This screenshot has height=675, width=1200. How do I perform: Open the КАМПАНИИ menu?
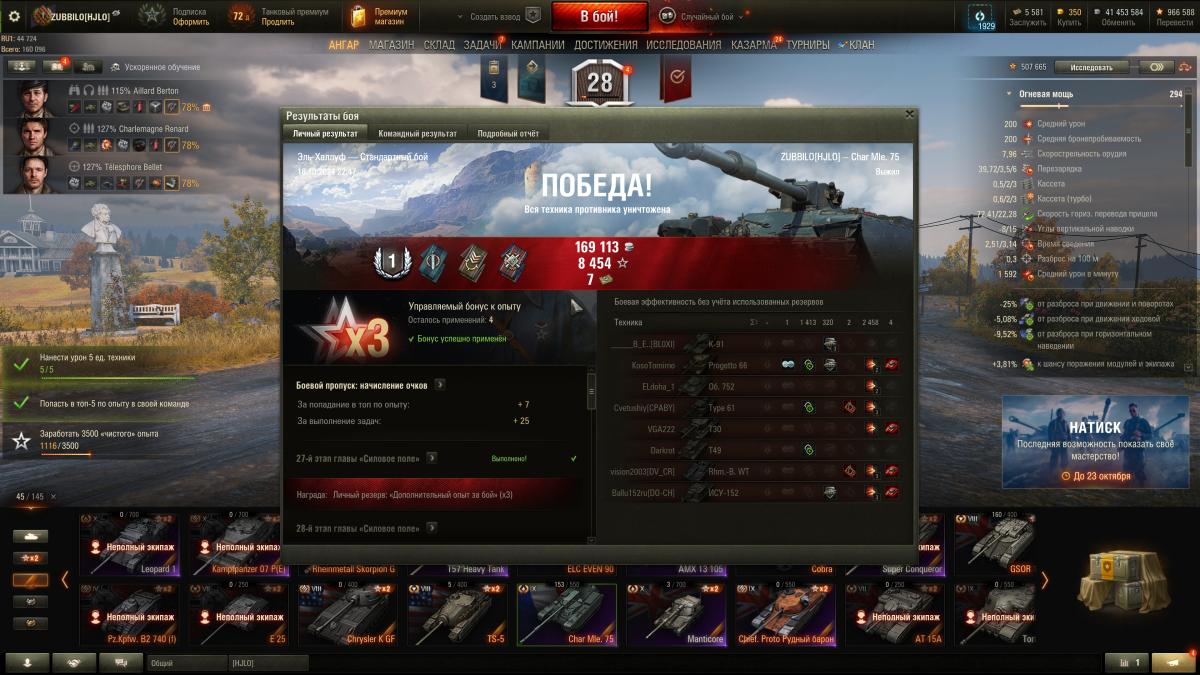coord(538,45)
